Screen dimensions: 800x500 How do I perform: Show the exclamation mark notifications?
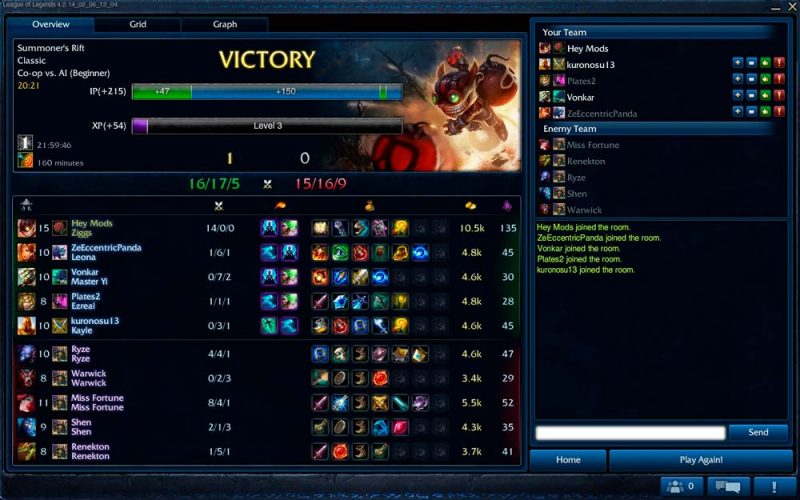[774, 486]
